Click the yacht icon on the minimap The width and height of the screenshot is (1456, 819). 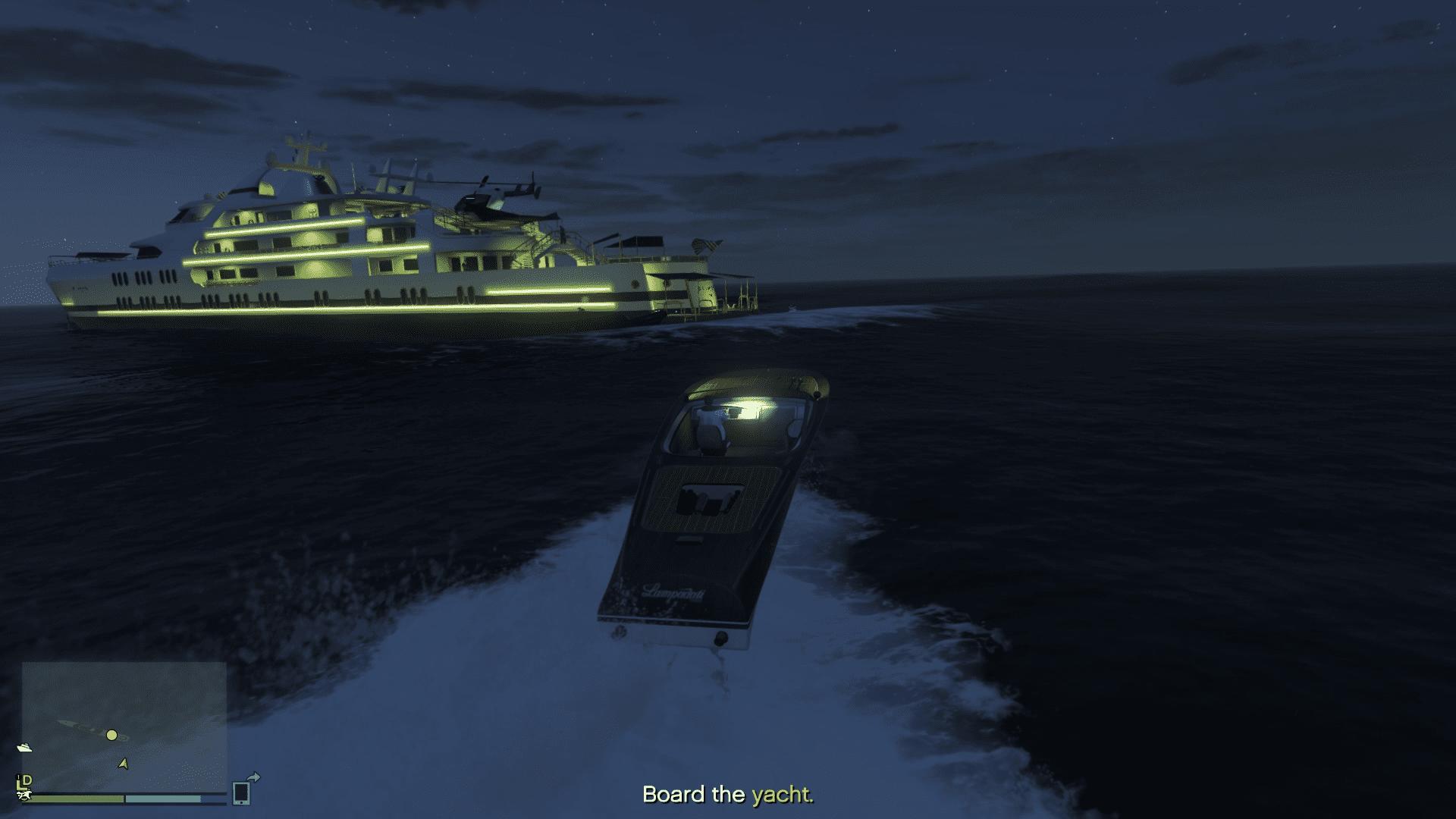click(24, 747)
